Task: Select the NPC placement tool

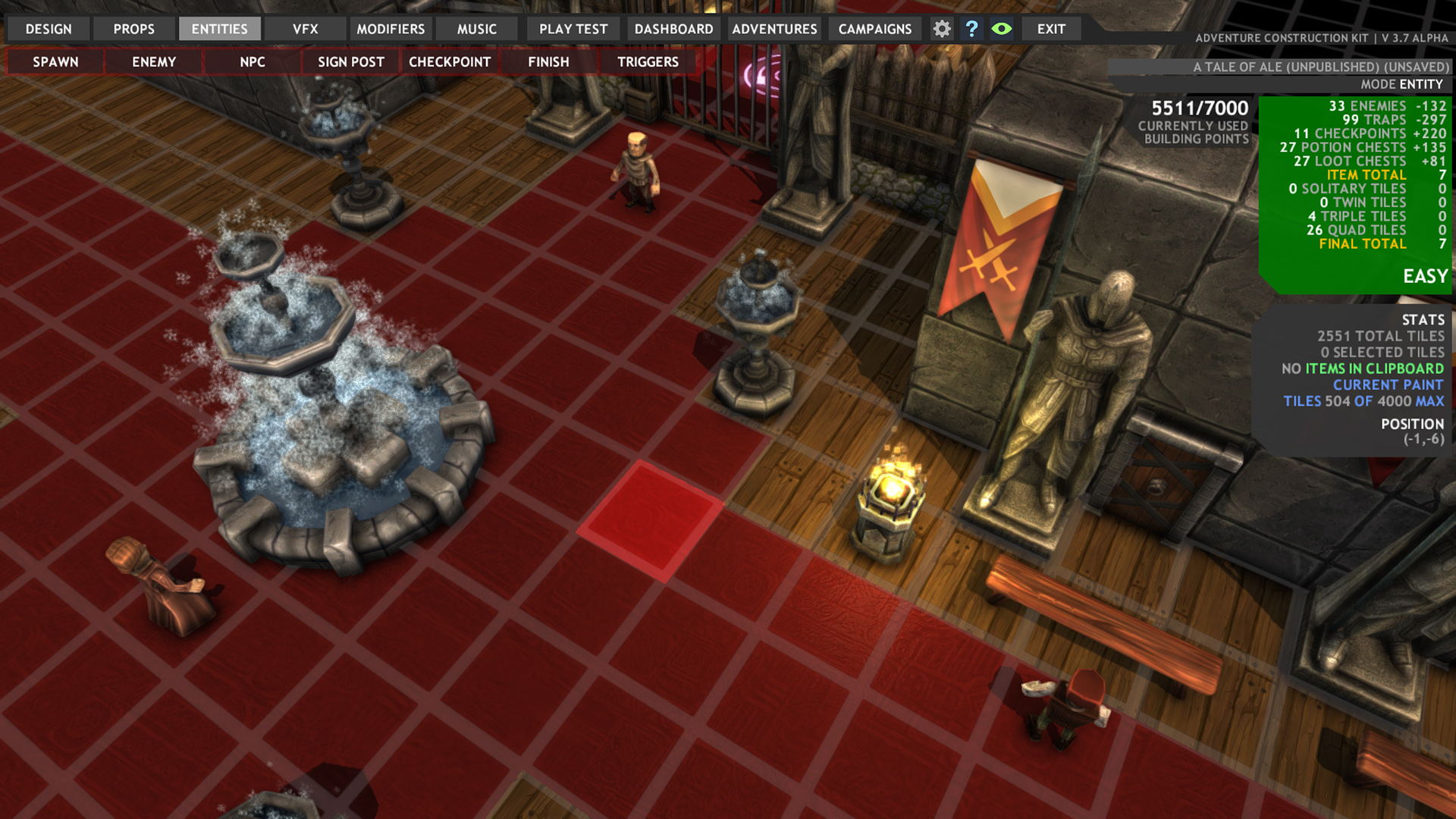Action: pyautogui.click(x=251, y=61)
